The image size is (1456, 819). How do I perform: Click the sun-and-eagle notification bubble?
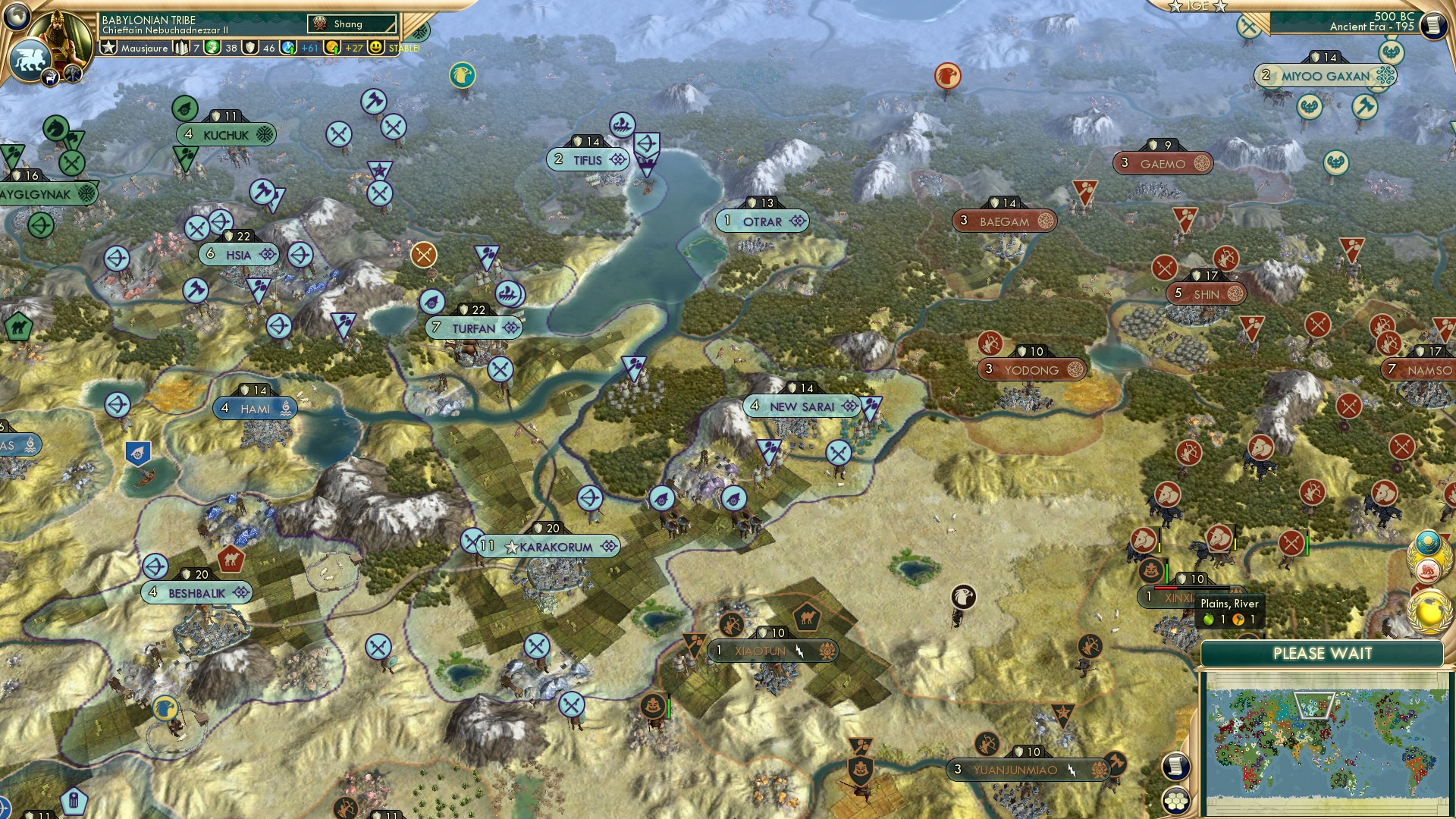point(1428,541)
